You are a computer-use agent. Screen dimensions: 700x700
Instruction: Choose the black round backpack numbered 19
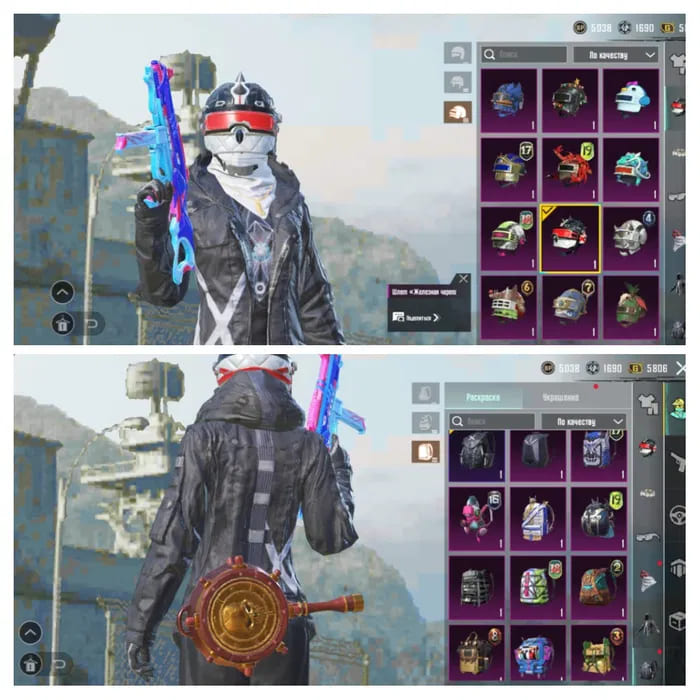[599, 517]
